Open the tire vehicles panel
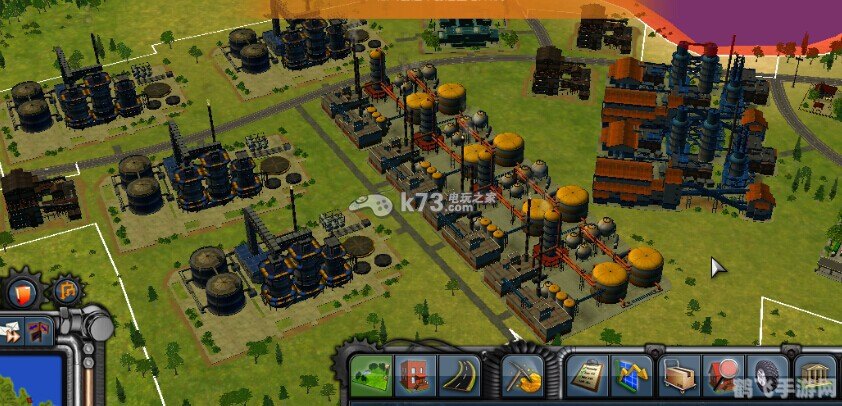The height and width of the screenshot is (406, 842). [x=768, y=377]
